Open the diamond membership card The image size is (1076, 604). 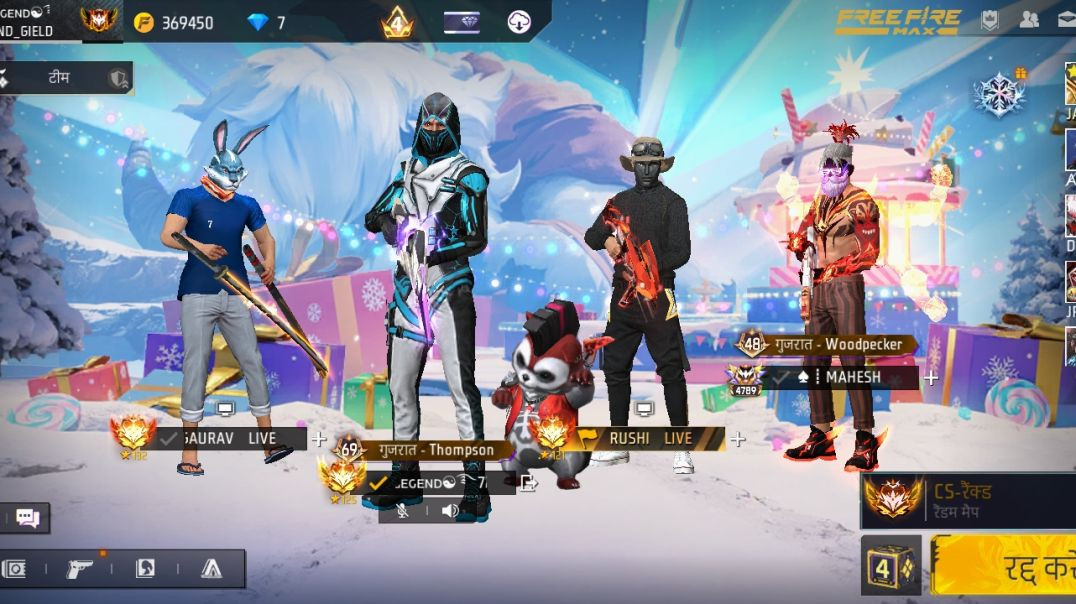(x=461, y=22)
